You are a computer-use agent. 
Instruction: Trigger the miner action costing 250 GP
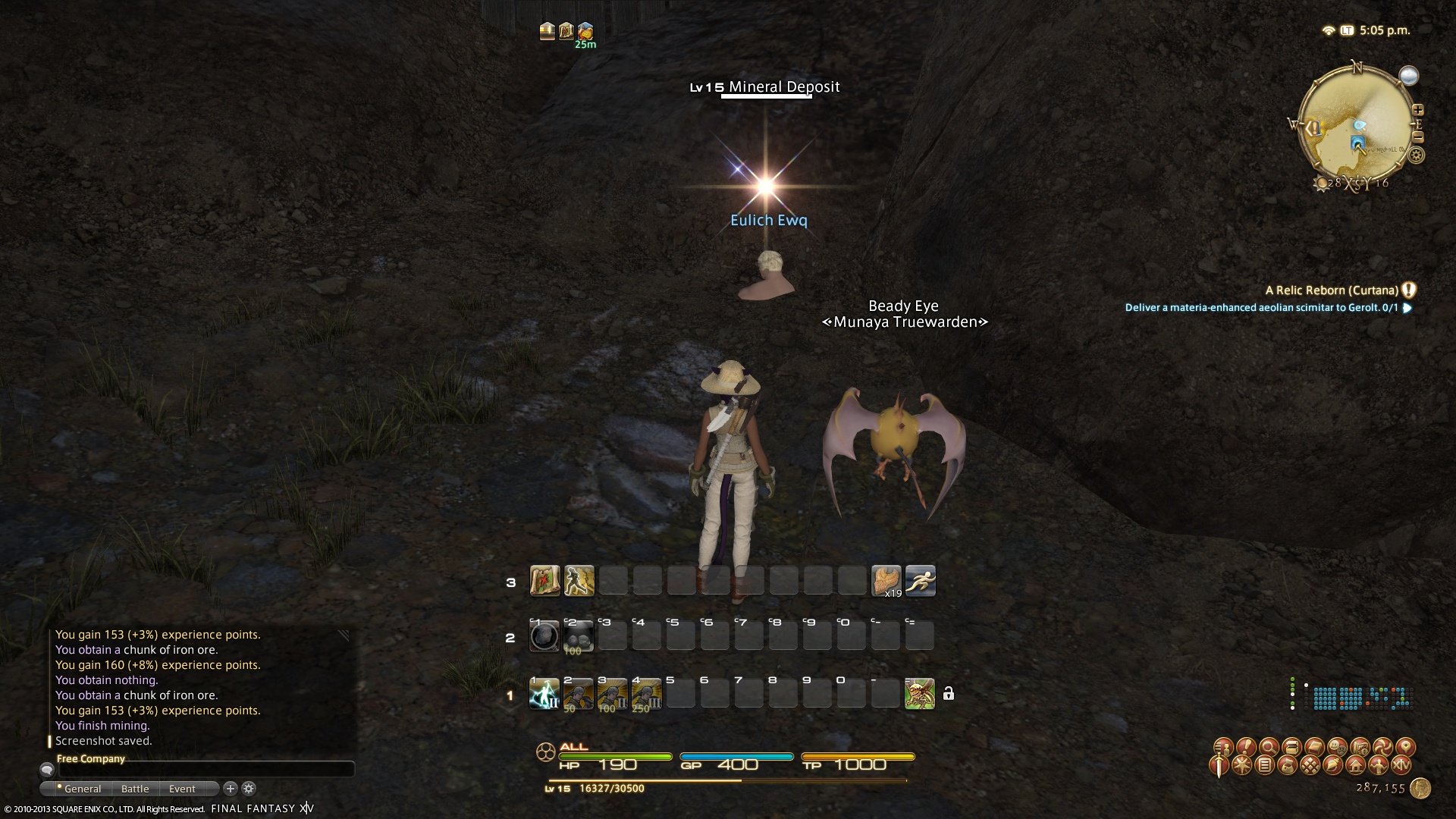coord(646,694)
